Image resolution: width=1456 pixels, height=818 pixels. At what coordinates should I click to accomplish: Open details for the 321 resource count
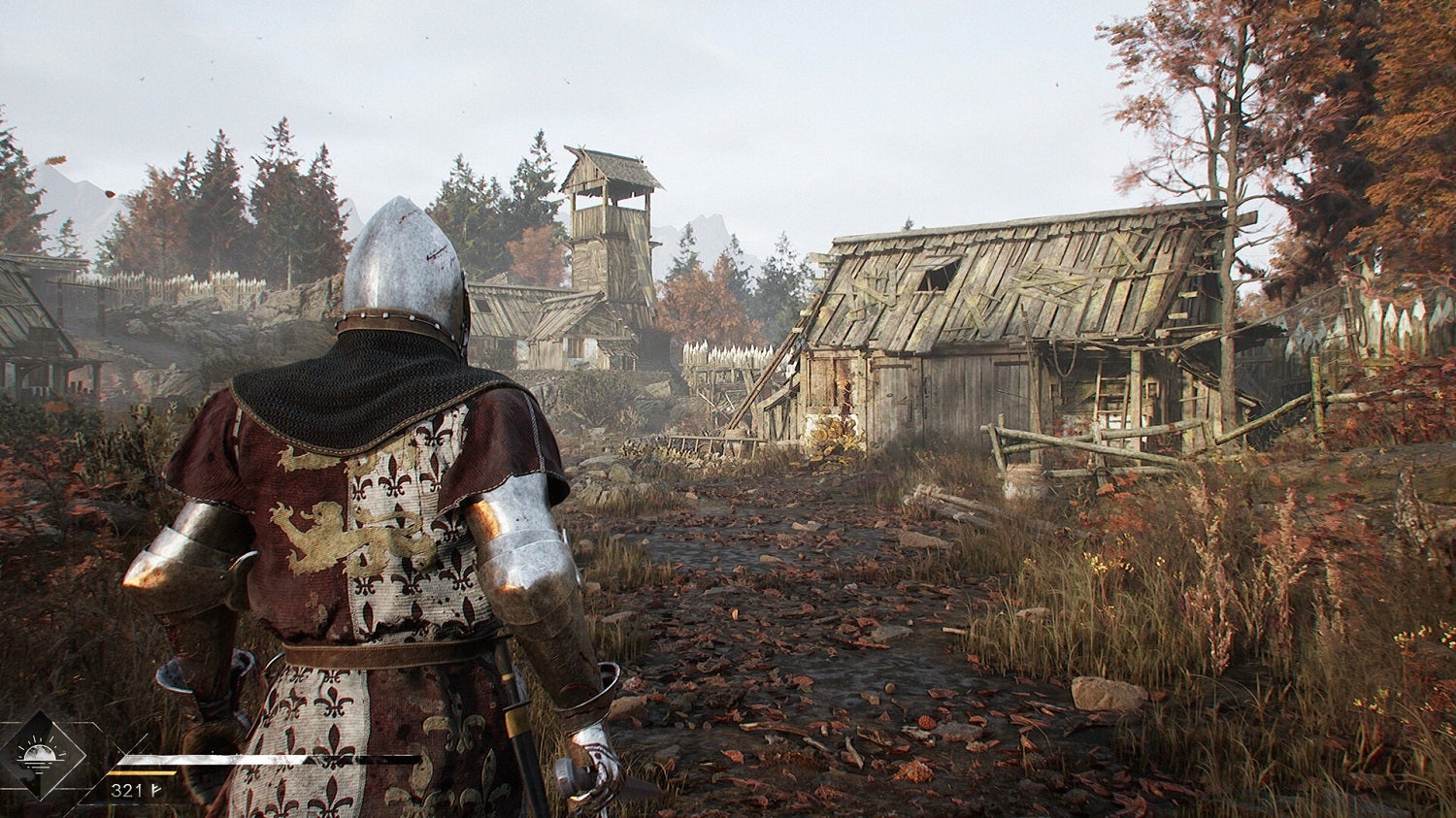[x=126, y=789]
